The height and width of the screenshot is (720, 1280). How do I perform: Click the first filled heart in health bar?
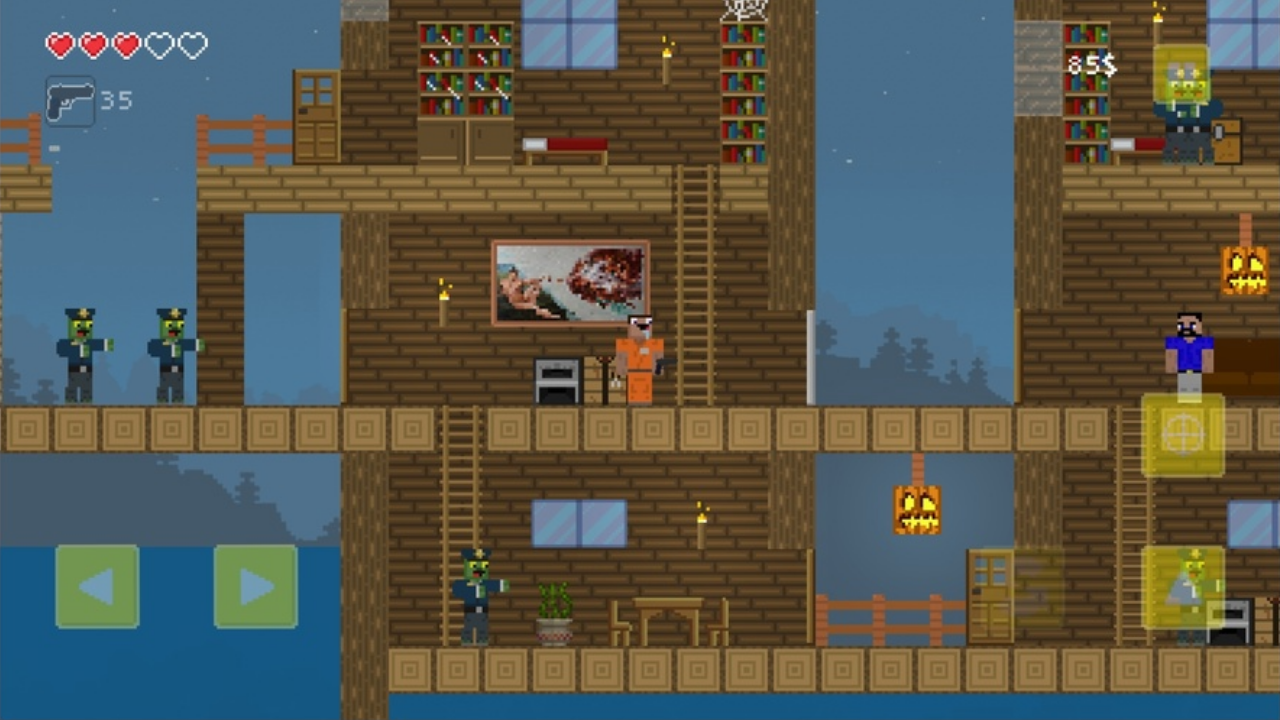click(59, 44)
